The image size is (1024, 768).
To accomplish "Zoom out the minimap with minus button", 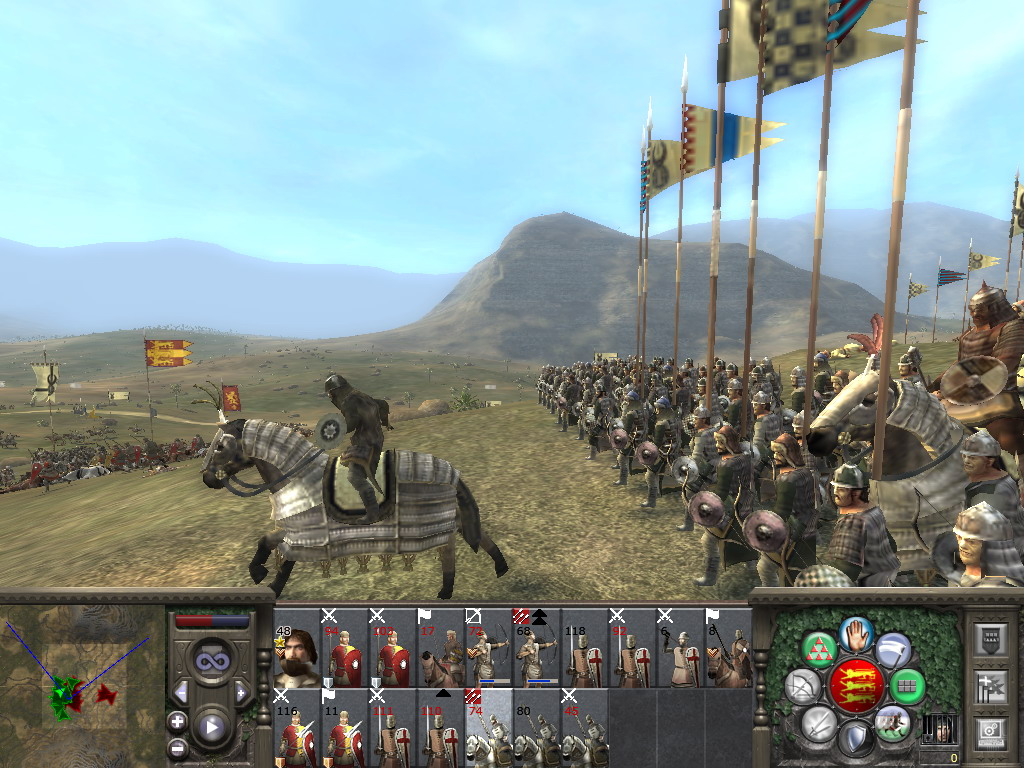I will tap(177, 746).
